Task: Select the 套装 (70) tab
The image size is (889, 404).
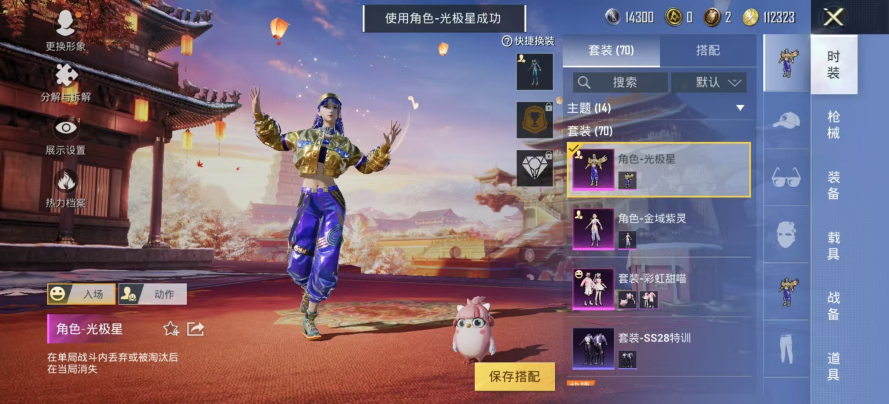Action: click(x=610, y=51)
